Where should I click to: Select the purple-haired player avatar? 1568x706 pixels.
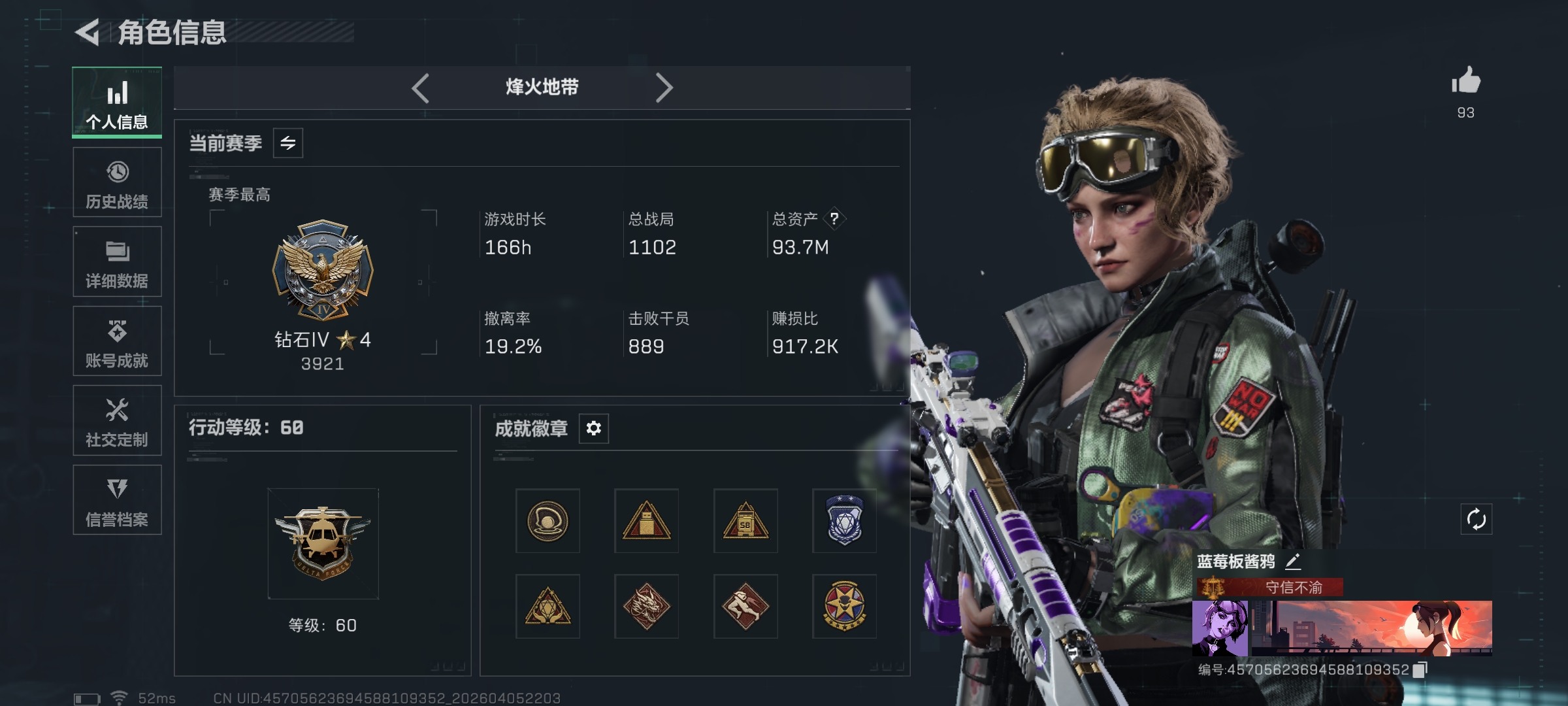[1220, 628]
